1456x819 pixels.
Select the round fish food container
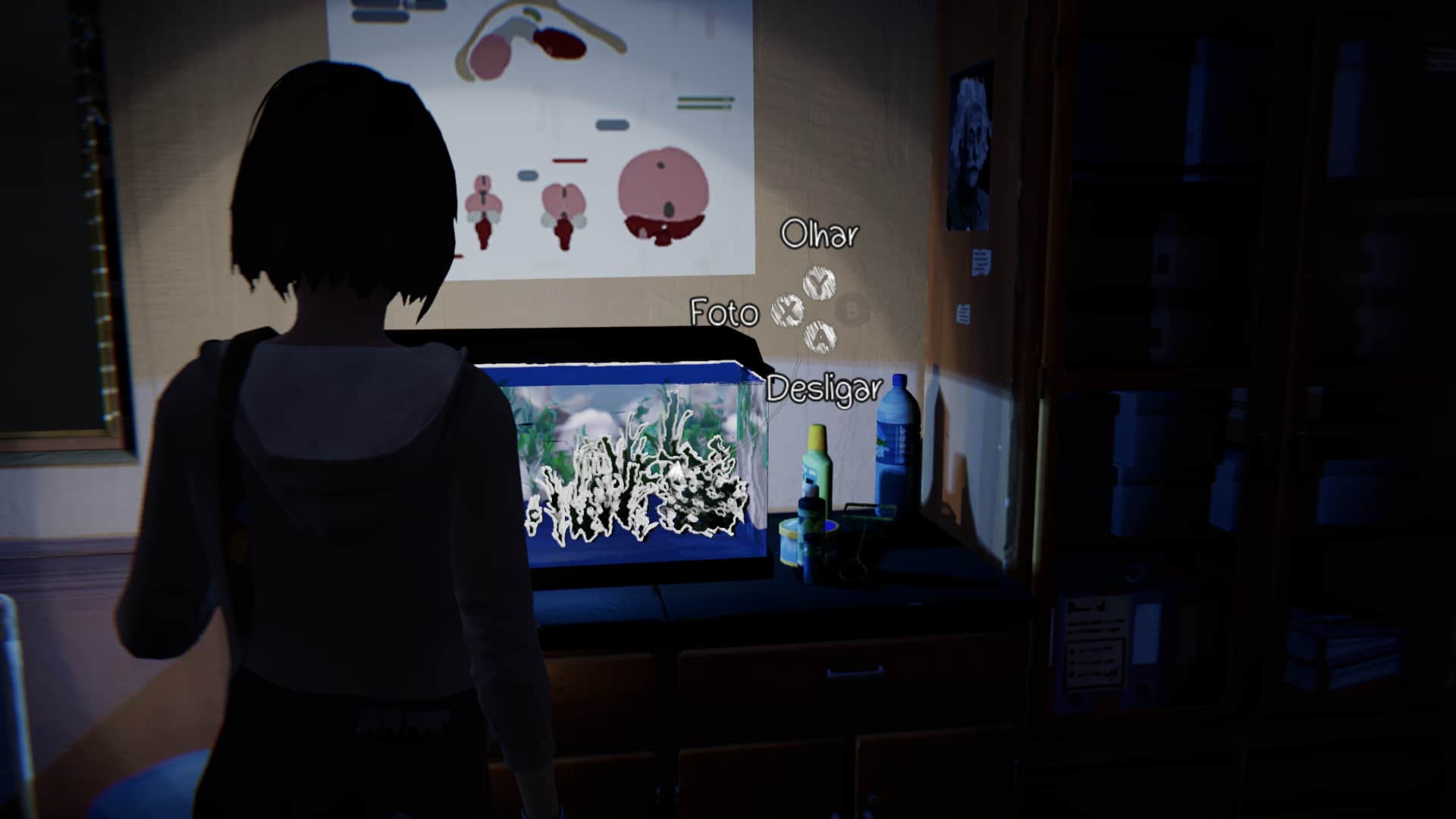(x=789, y=542)
